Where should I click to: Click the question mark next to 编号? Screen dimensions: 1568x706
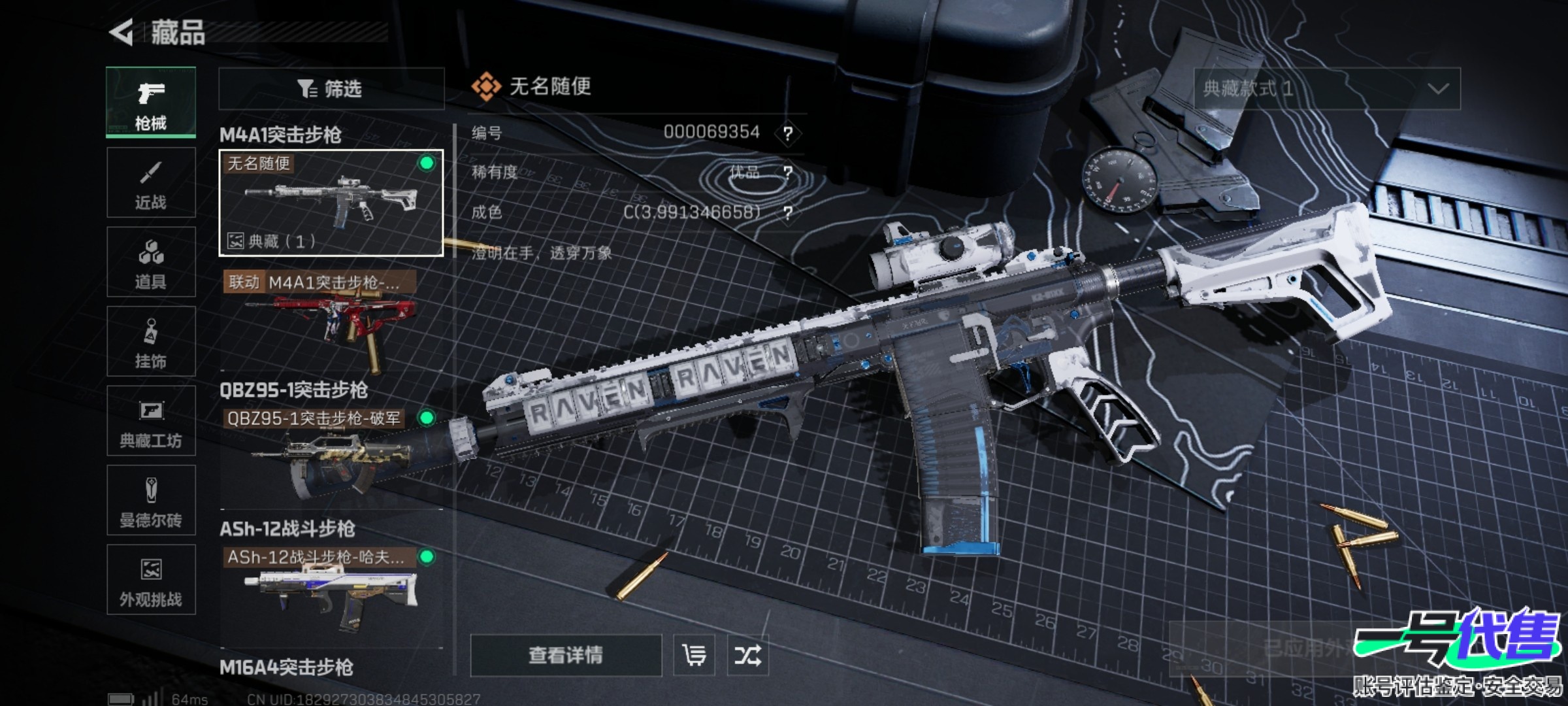coord(788,134)
